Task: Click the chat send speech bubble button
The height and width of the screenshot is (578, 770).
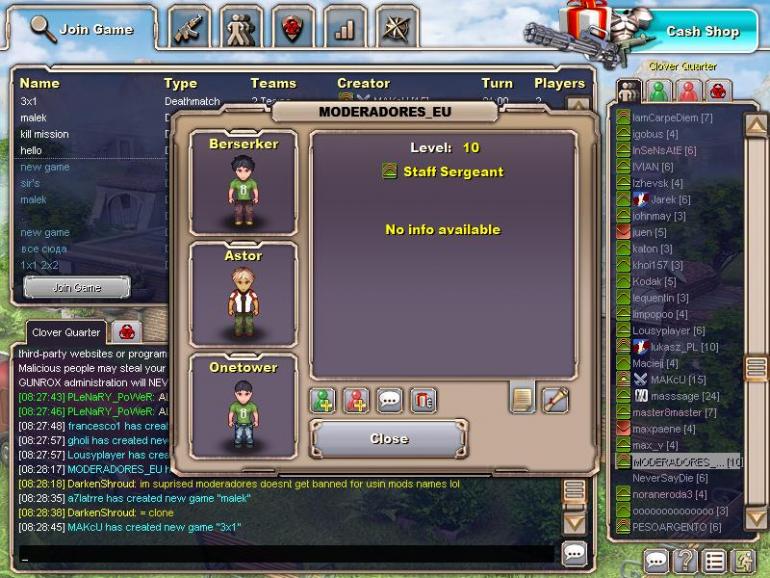Action: (573, 552)
